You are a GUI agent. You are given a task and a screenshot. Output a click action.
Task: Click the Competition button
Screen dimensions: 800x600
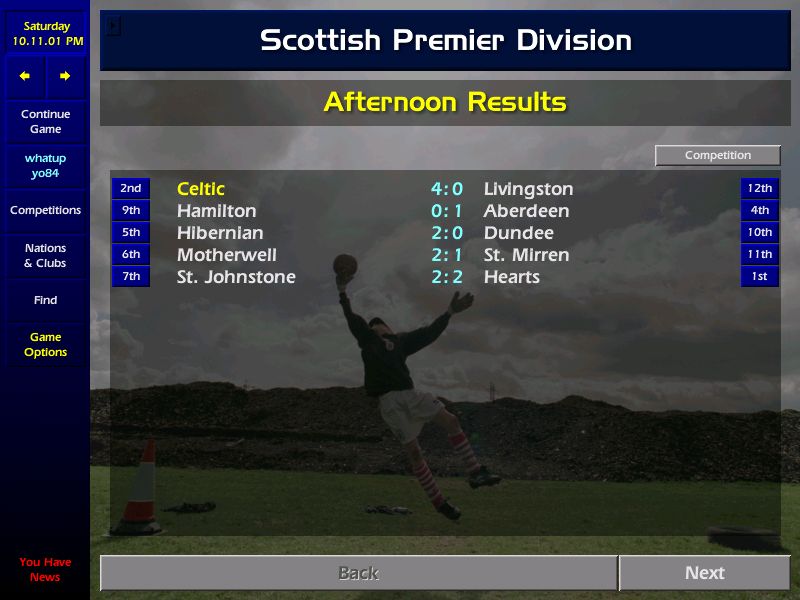pos(717,156)
